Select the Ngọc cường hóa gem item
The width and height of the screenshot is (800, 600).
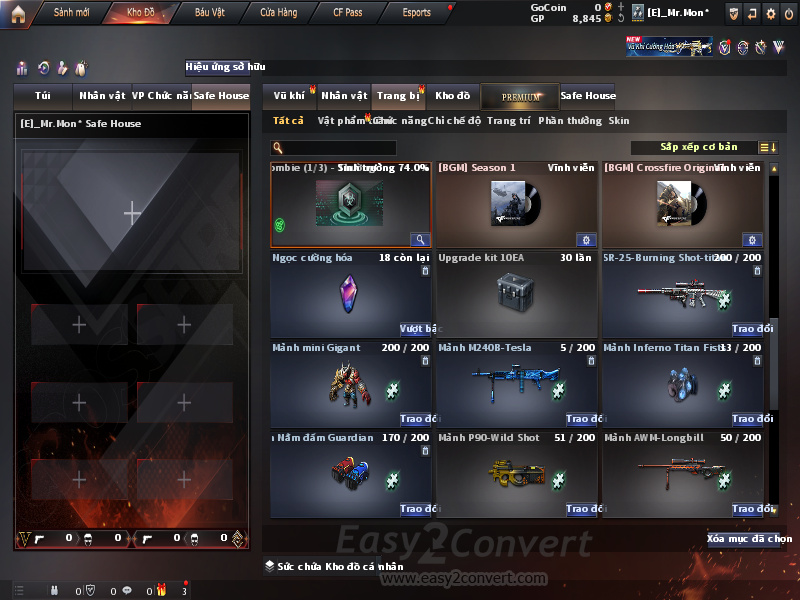coord(352,295)
